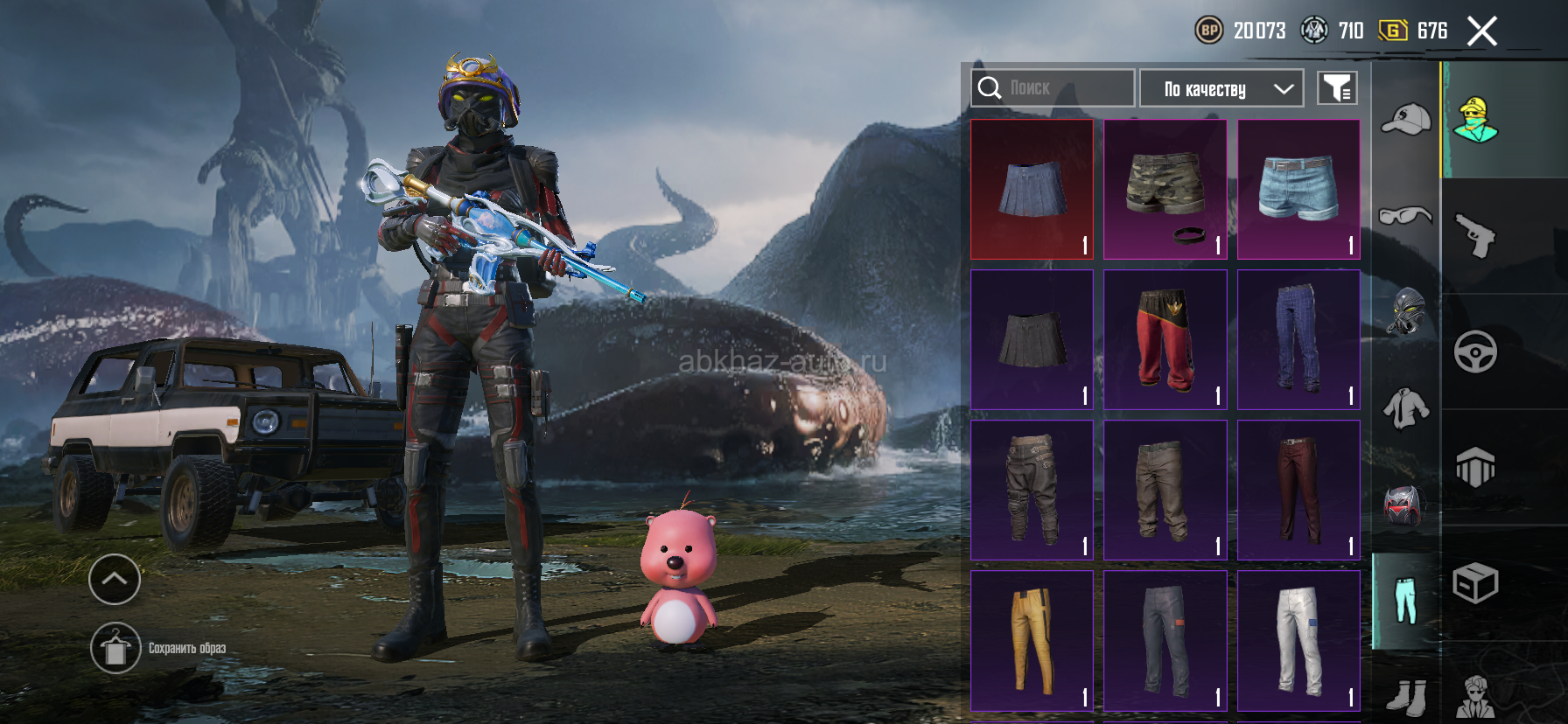Click the Сохранить образ save outfit button
The height and width of the screenshot is (724, 1568).
pos(115,648)
